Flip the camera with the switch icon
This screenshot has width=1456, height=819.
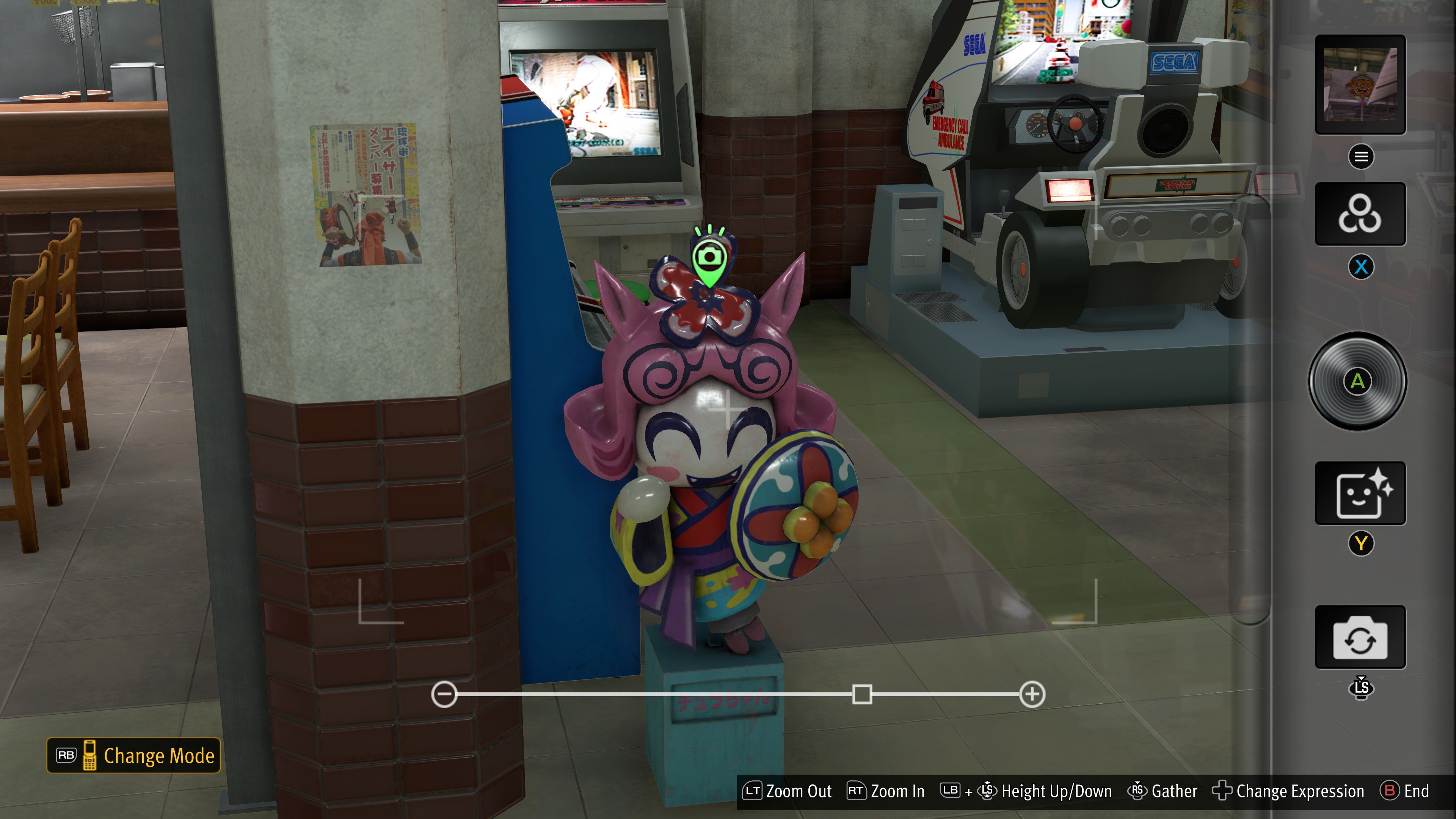coord(1359,637)
